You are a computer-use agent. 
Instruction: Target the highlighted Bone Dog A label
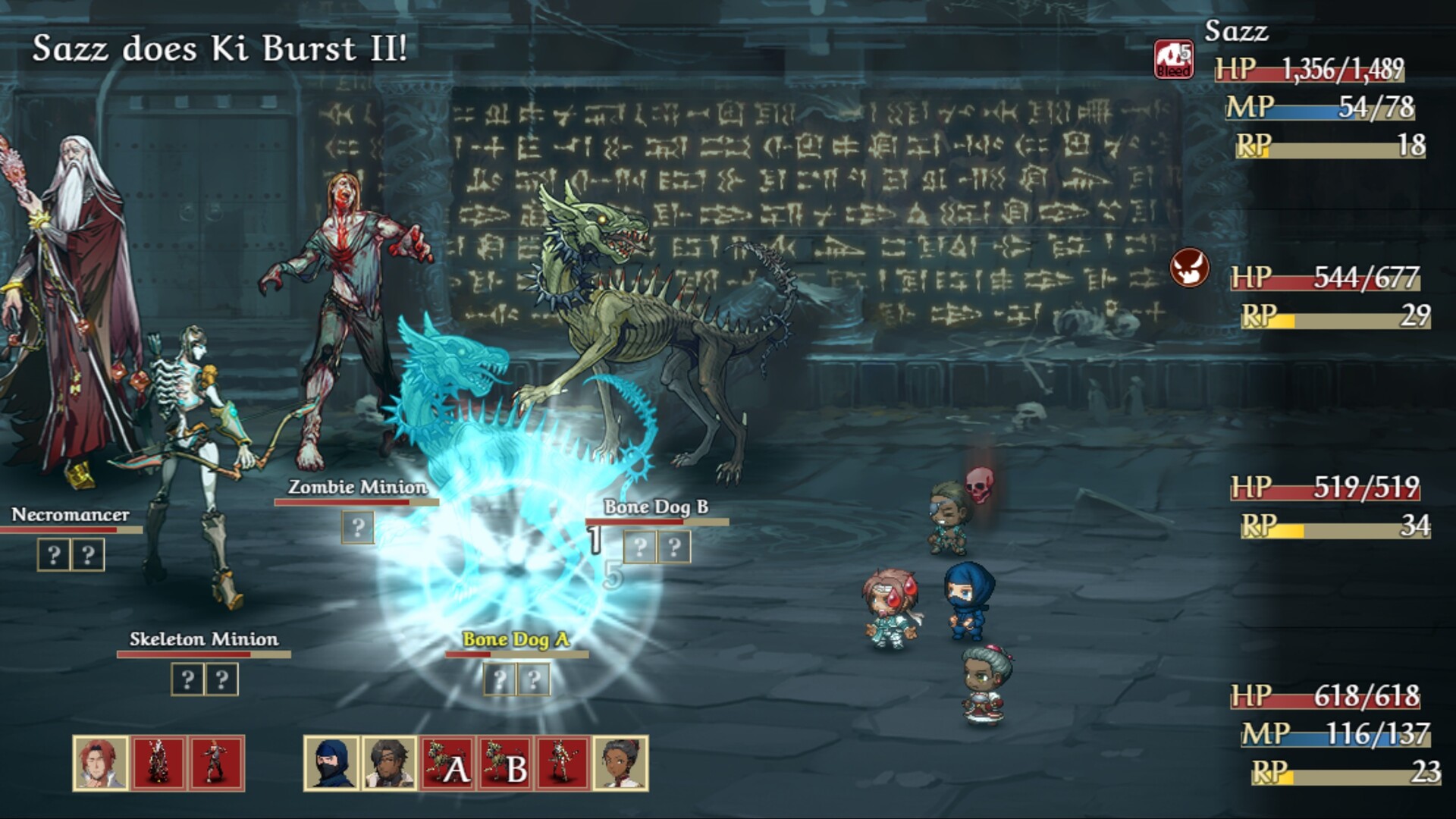coord(516,639)
